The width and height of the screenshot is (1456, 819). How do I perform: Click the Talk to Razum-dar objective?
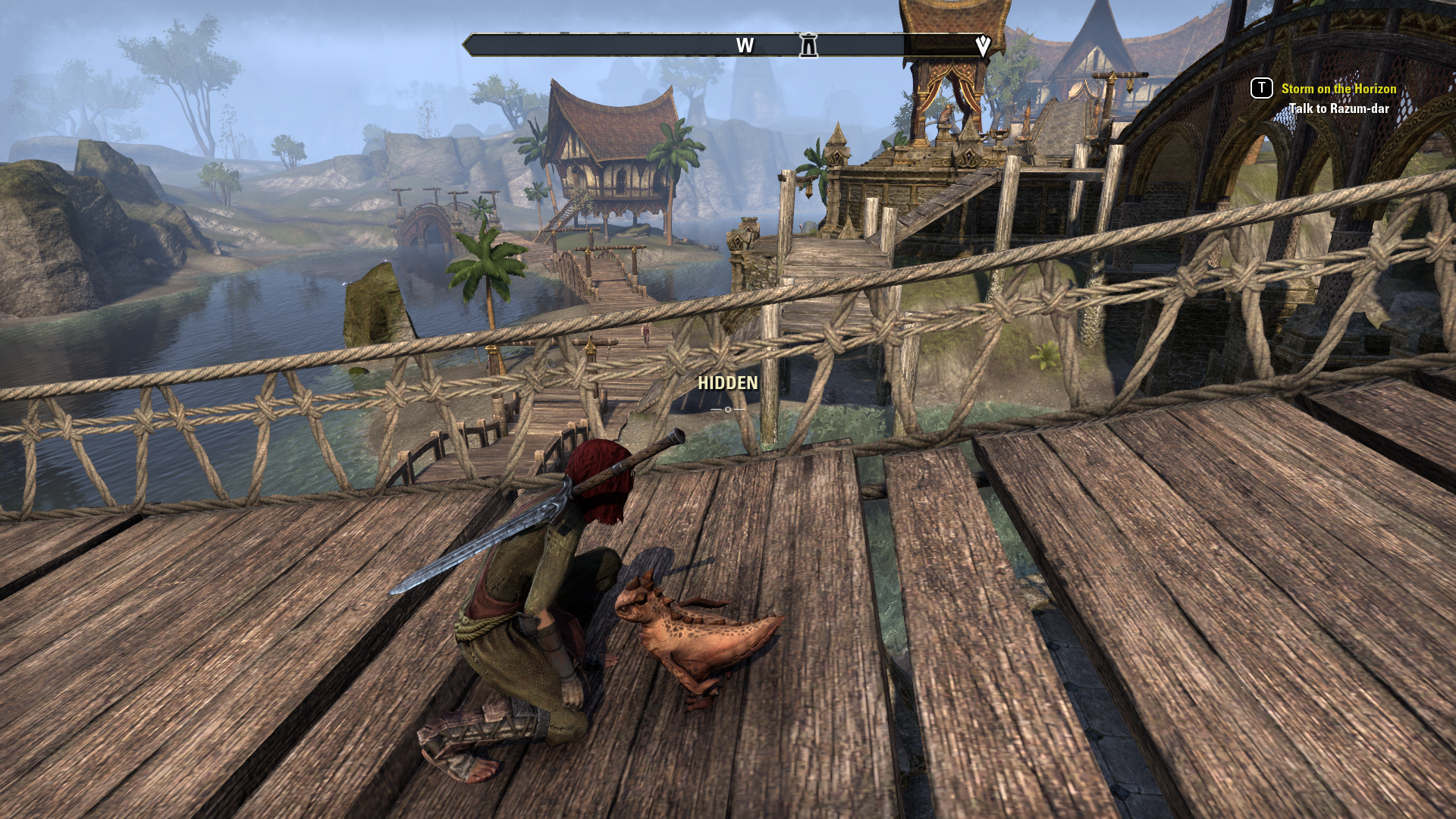[x=1338, y=108]
